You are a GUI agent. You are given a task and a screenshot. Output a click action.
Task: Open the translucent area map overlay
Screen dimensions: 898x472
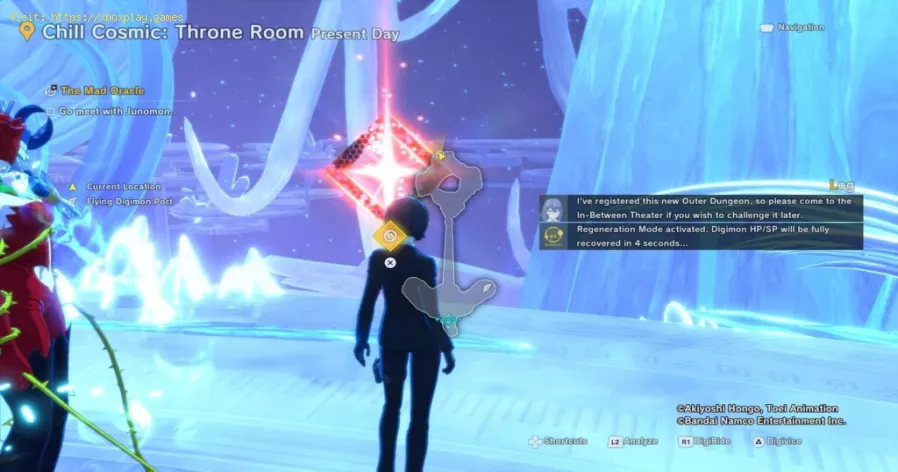click(x=449, y=240)
